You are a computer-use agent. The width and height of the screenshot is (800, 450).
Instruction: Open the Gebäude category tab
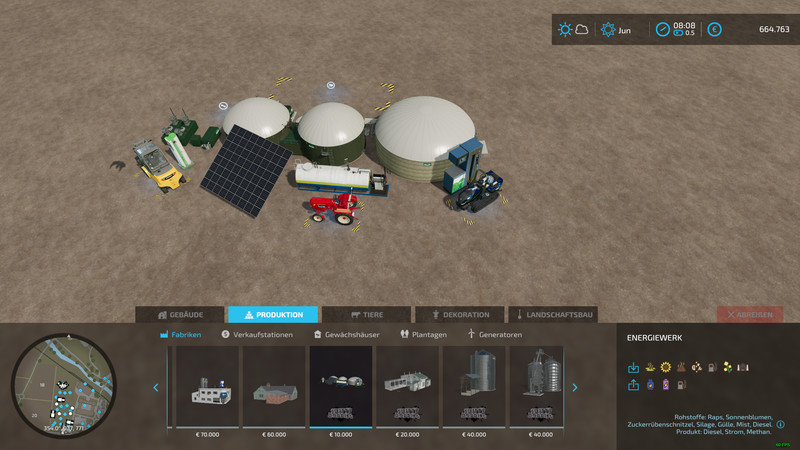[x=180, y=314]
